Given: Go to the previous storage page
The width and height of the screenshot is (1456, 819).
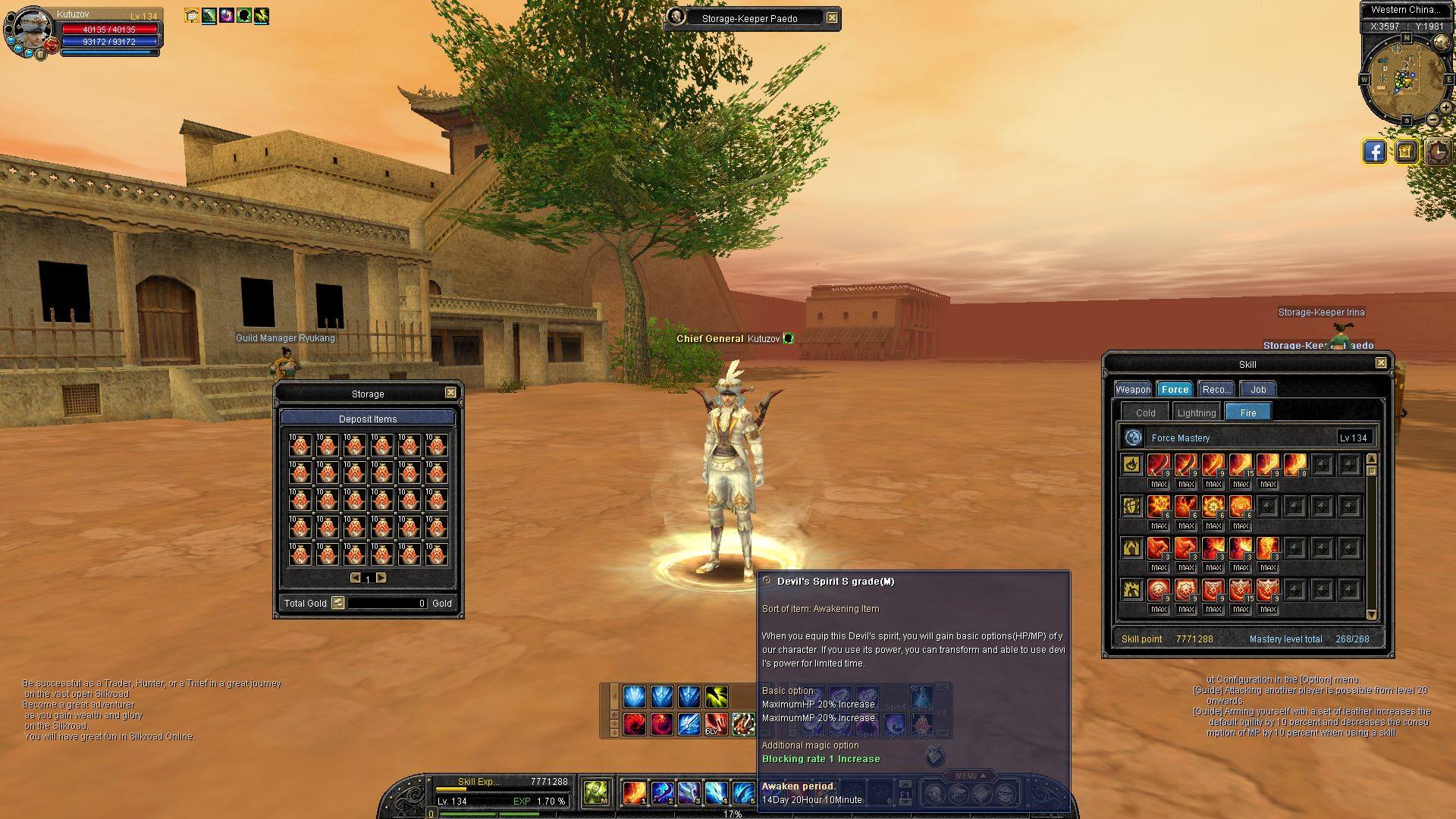Looking at the screenshot, I should [355, 578].
